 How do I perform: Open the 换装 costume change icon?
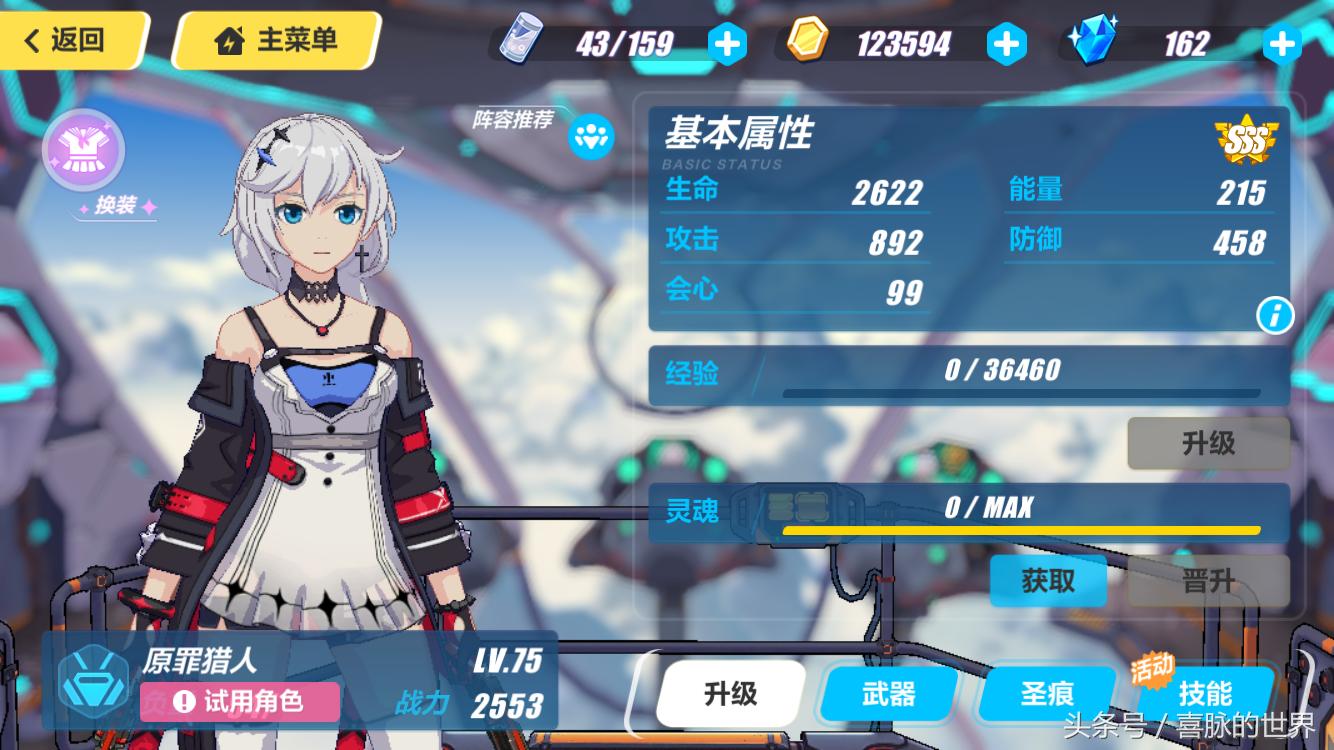pyautogui.click(x=82, y=150)
